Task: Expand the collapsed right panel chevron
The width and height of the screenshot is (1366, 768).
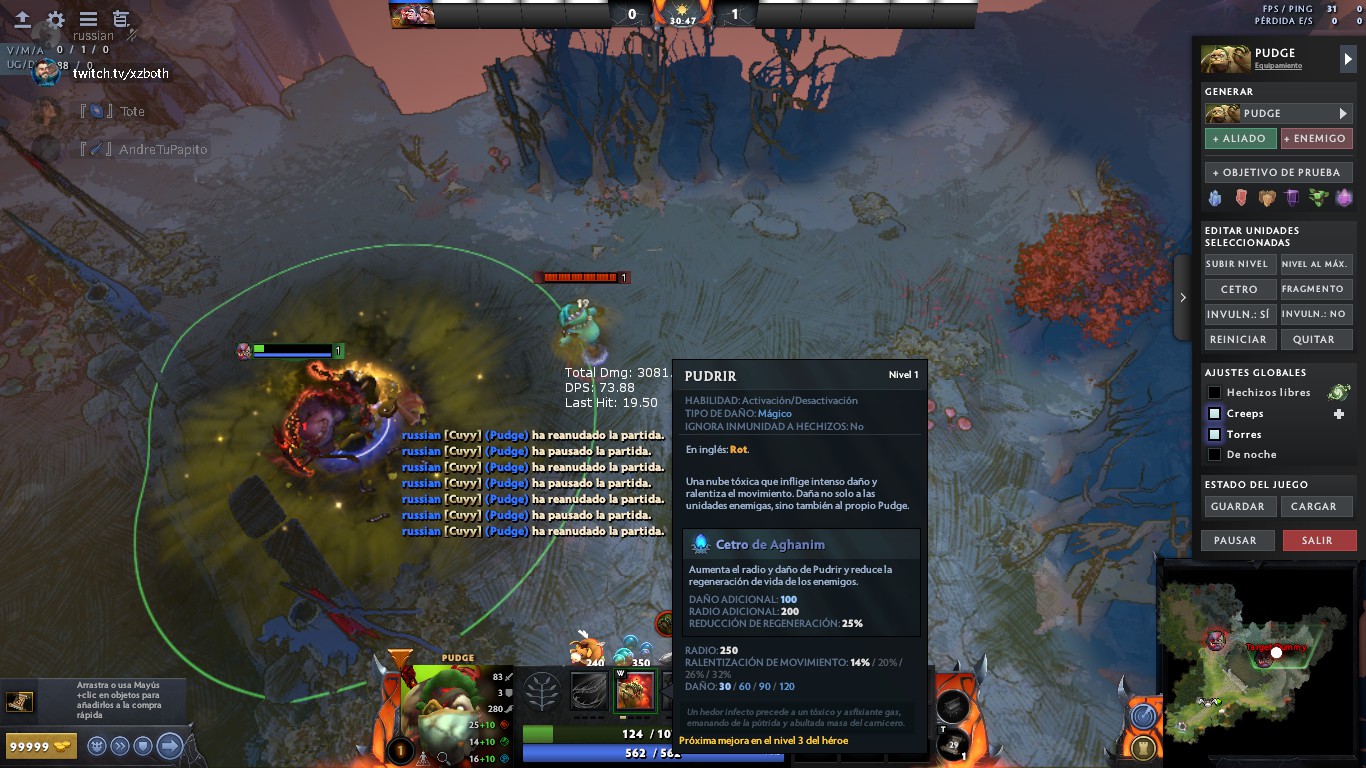Action: [x=1182, y=297]
